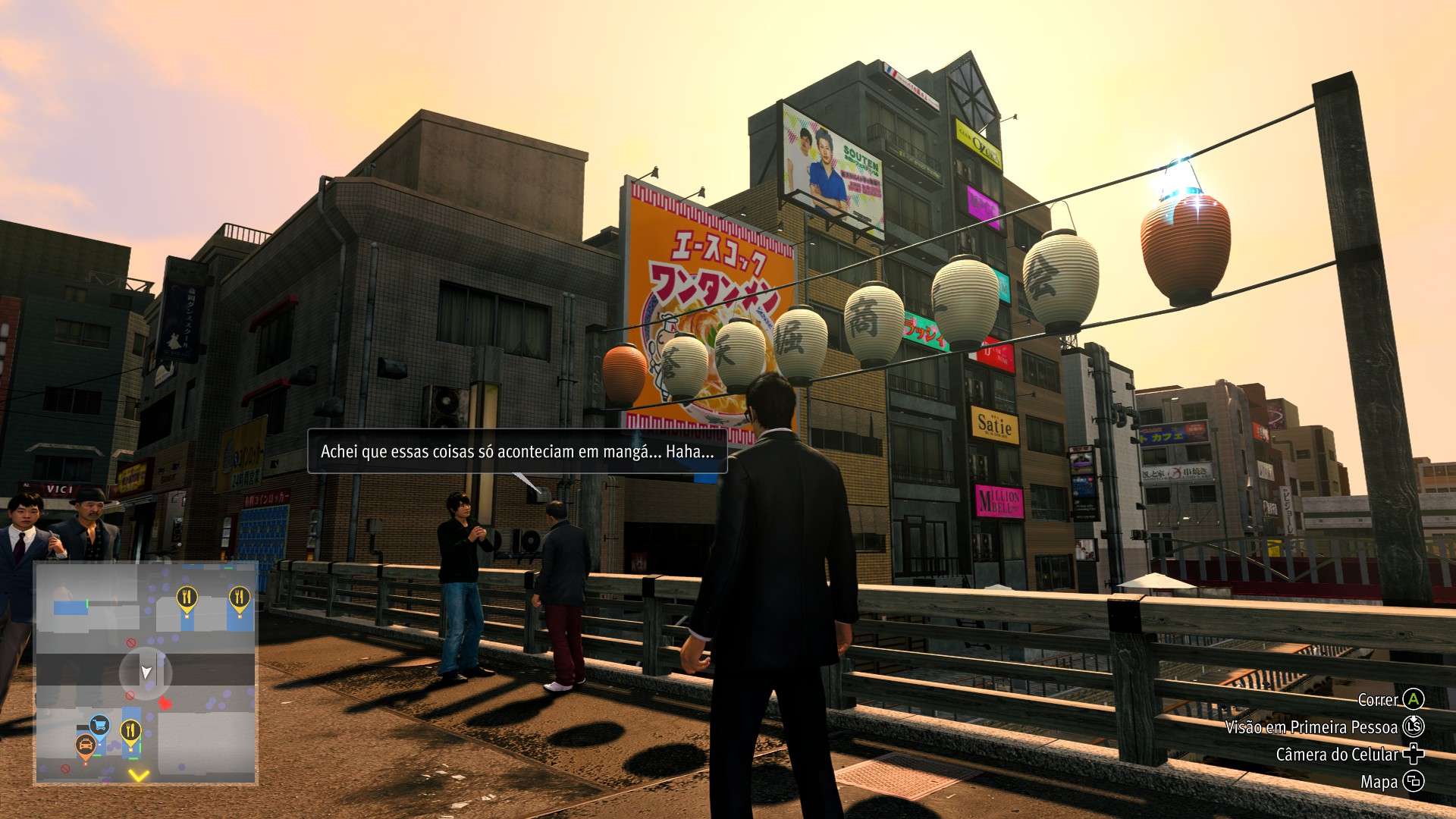Viewport: 1456px width, 819px height.
Task: Open the minimap
Action: coord(146,673)
